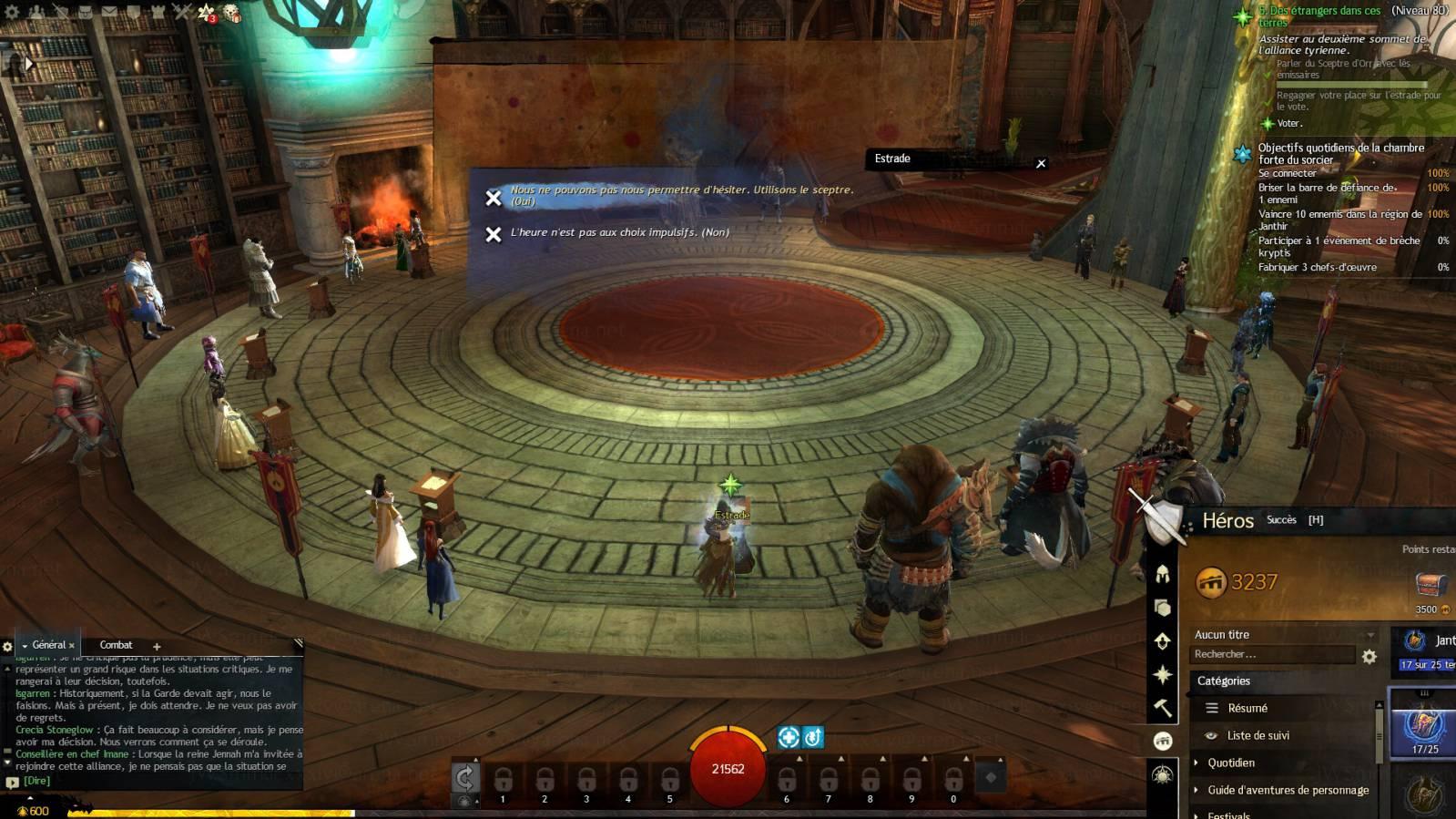The height and width of the screenshot is (819, 1456).
Task: Close the Estrade dialogue window
Action: 1041,163
